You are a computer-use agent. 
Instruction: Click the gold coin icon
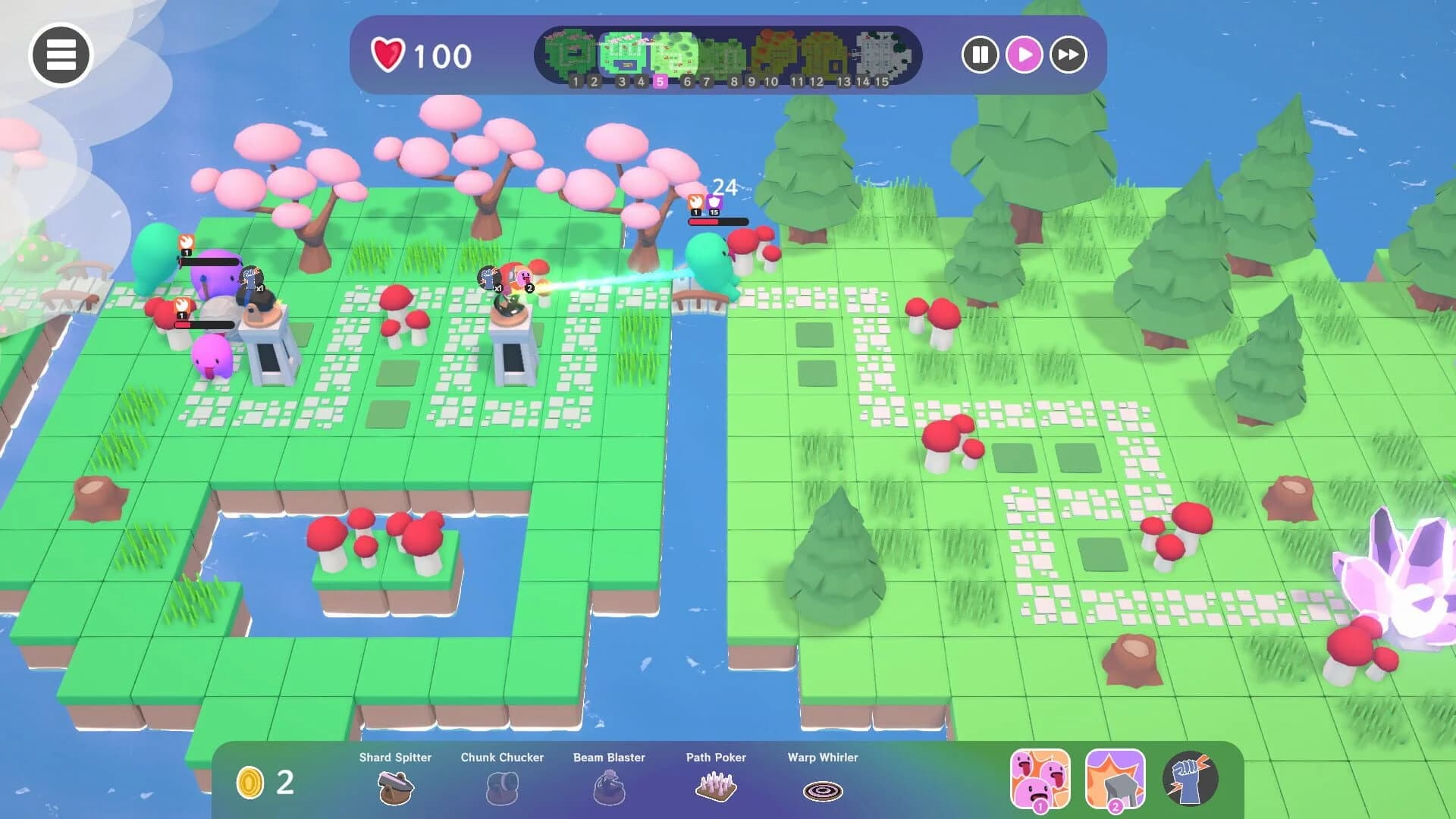coord(250,783)
